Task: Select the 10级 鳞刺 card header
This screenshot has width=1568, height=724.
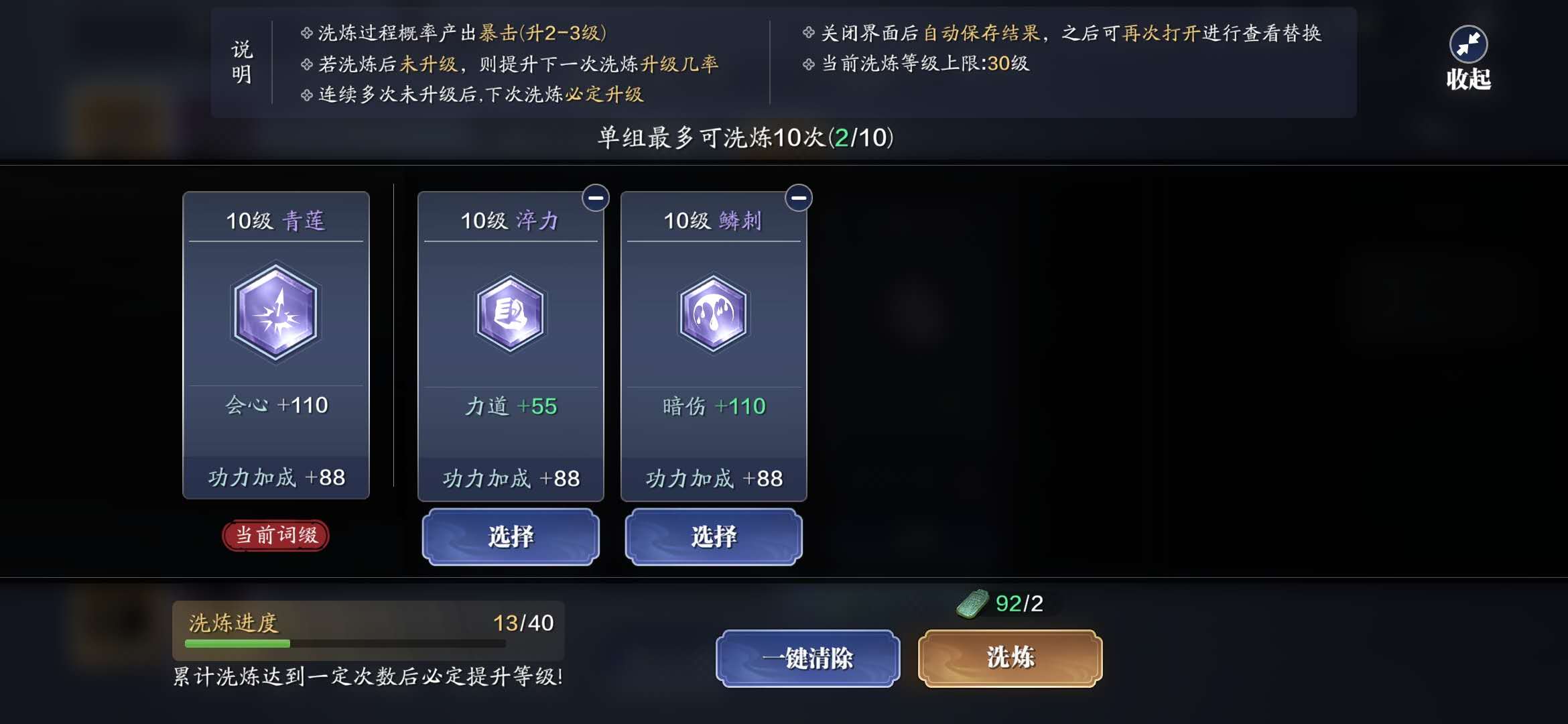Action: (x=713, y=219)
